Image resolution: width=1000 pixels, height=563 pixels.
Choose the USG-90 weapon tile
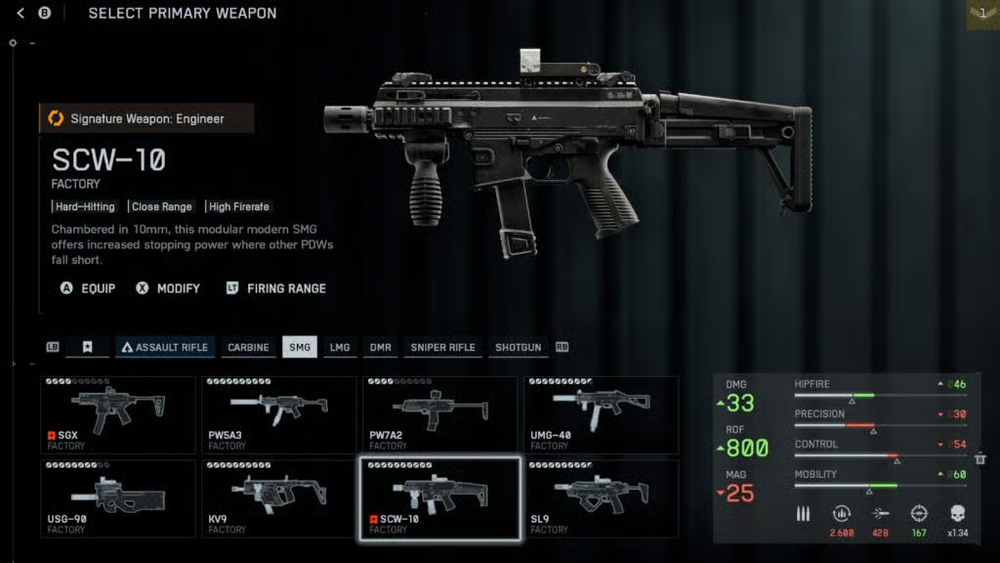pyautogui.click(x=118, y=498)
